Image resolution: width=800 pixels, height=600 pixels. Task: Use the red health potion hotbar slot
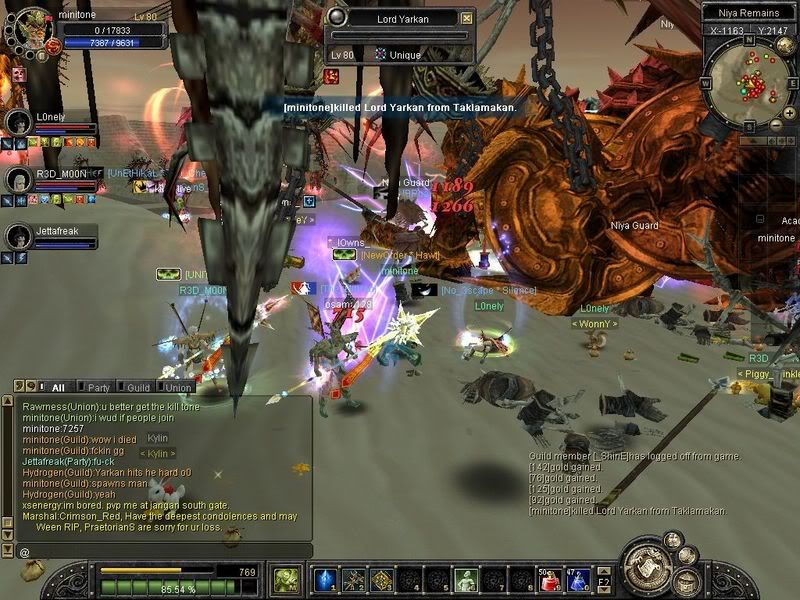click(548, 579)
